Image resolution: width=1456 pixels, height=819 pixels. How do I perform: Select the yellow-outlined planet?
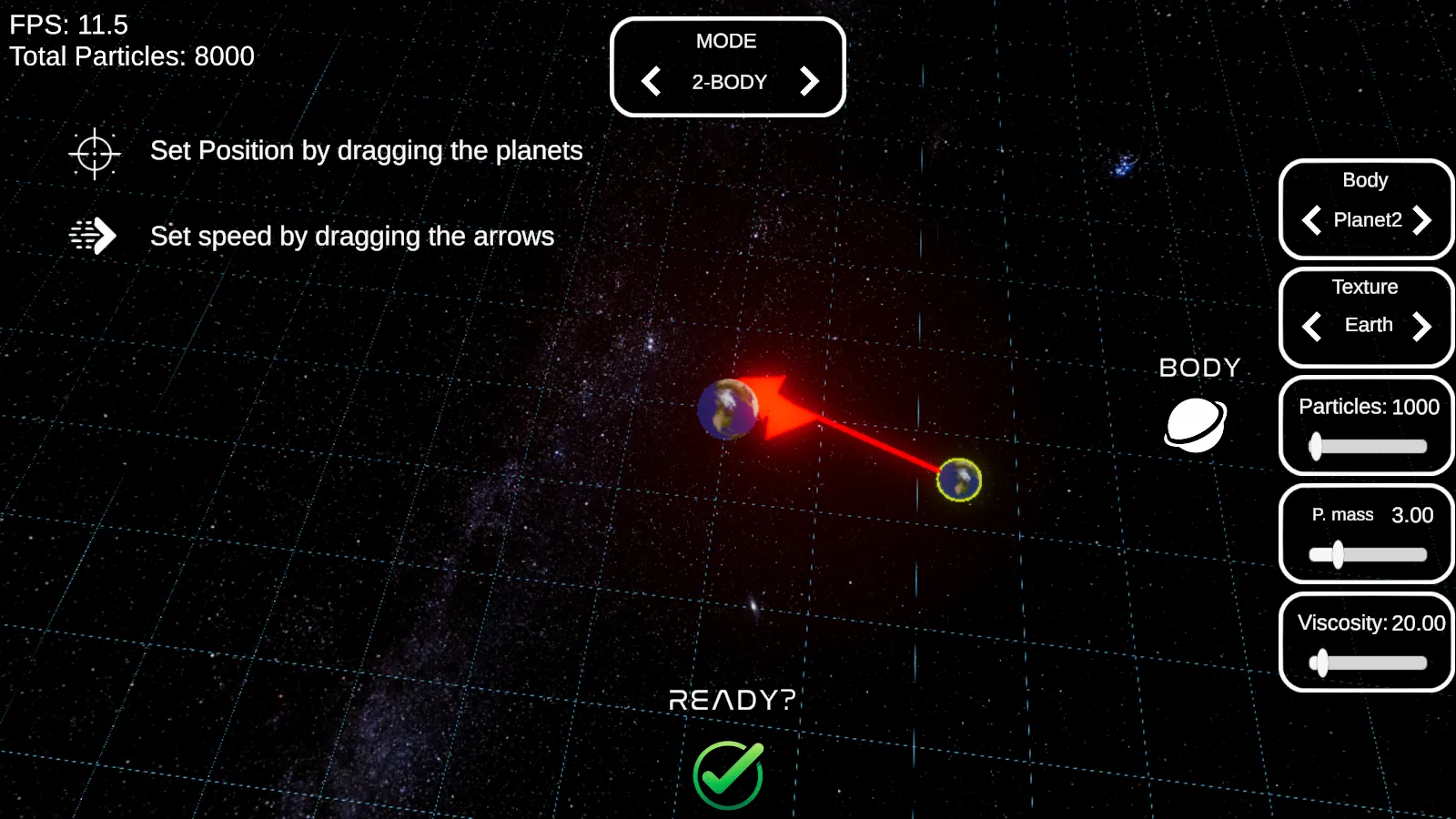click(x=959, y=480)
